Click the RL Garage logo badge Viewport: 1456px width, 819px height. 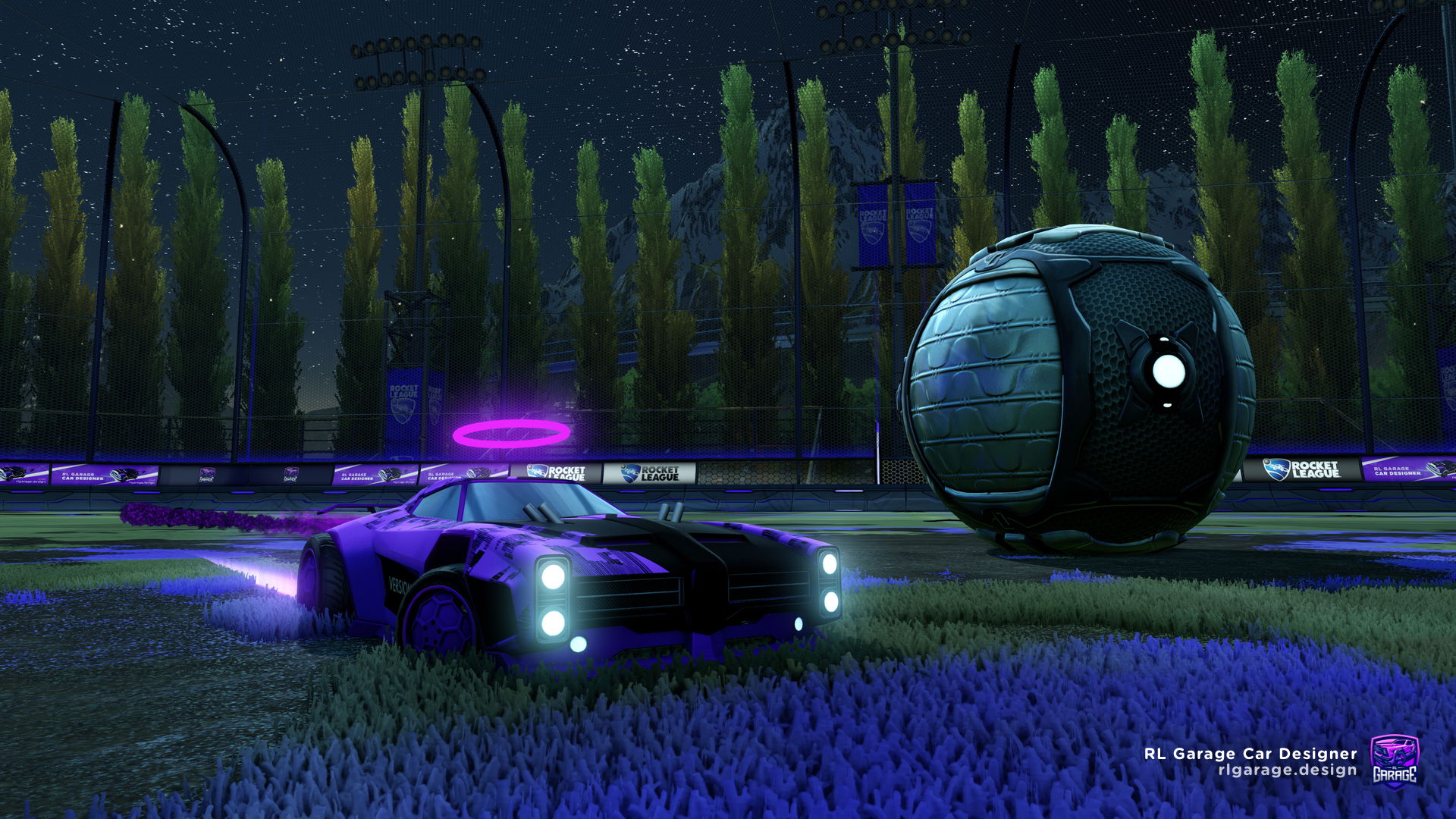[x=1394, y=761]
